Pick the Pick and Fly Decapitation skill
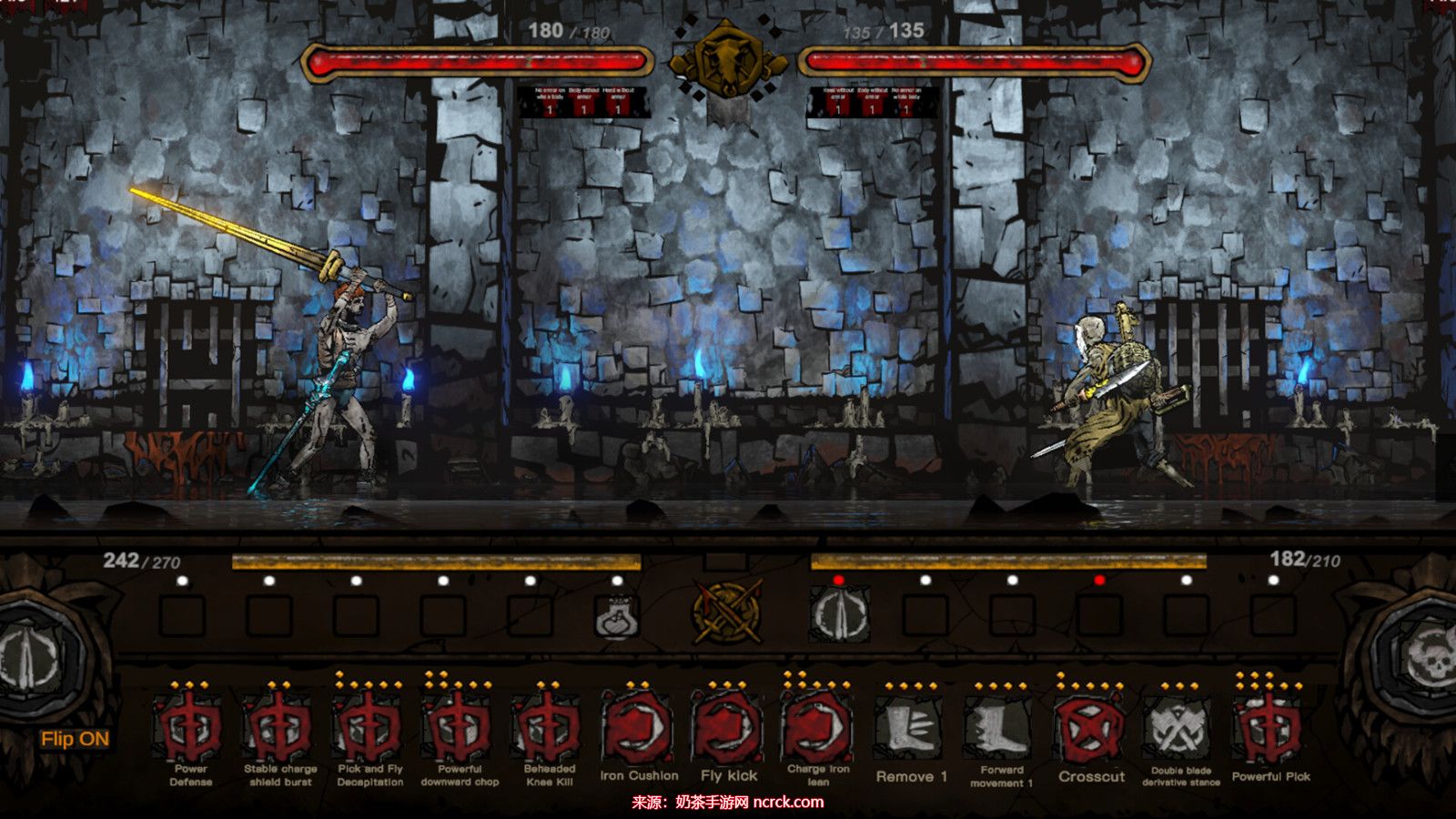Viewport: 1456px width, 819px height. tap(369, 728)
